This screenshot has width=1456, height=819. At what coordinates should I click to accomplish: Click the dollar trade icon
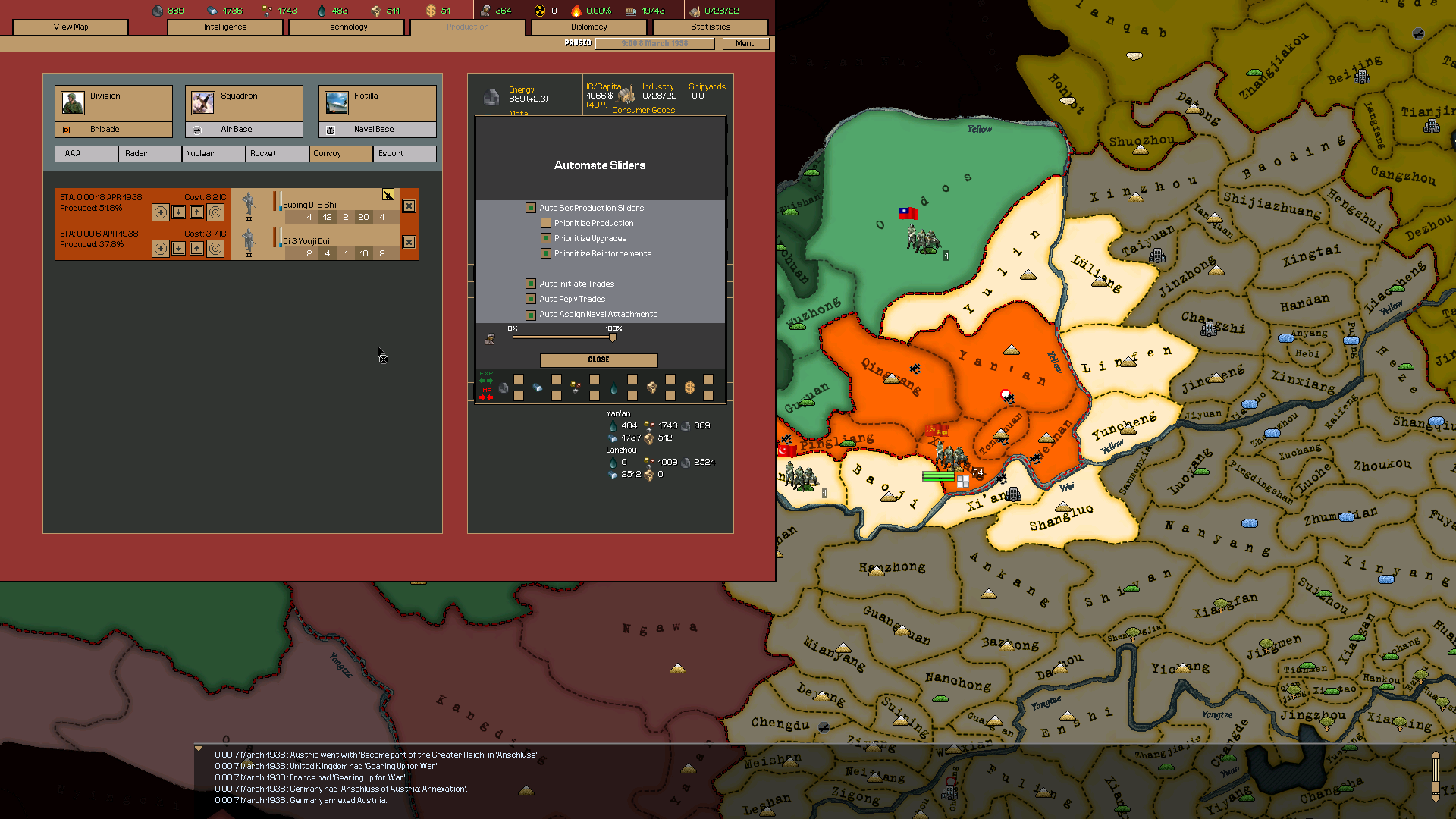click(689, 388)
